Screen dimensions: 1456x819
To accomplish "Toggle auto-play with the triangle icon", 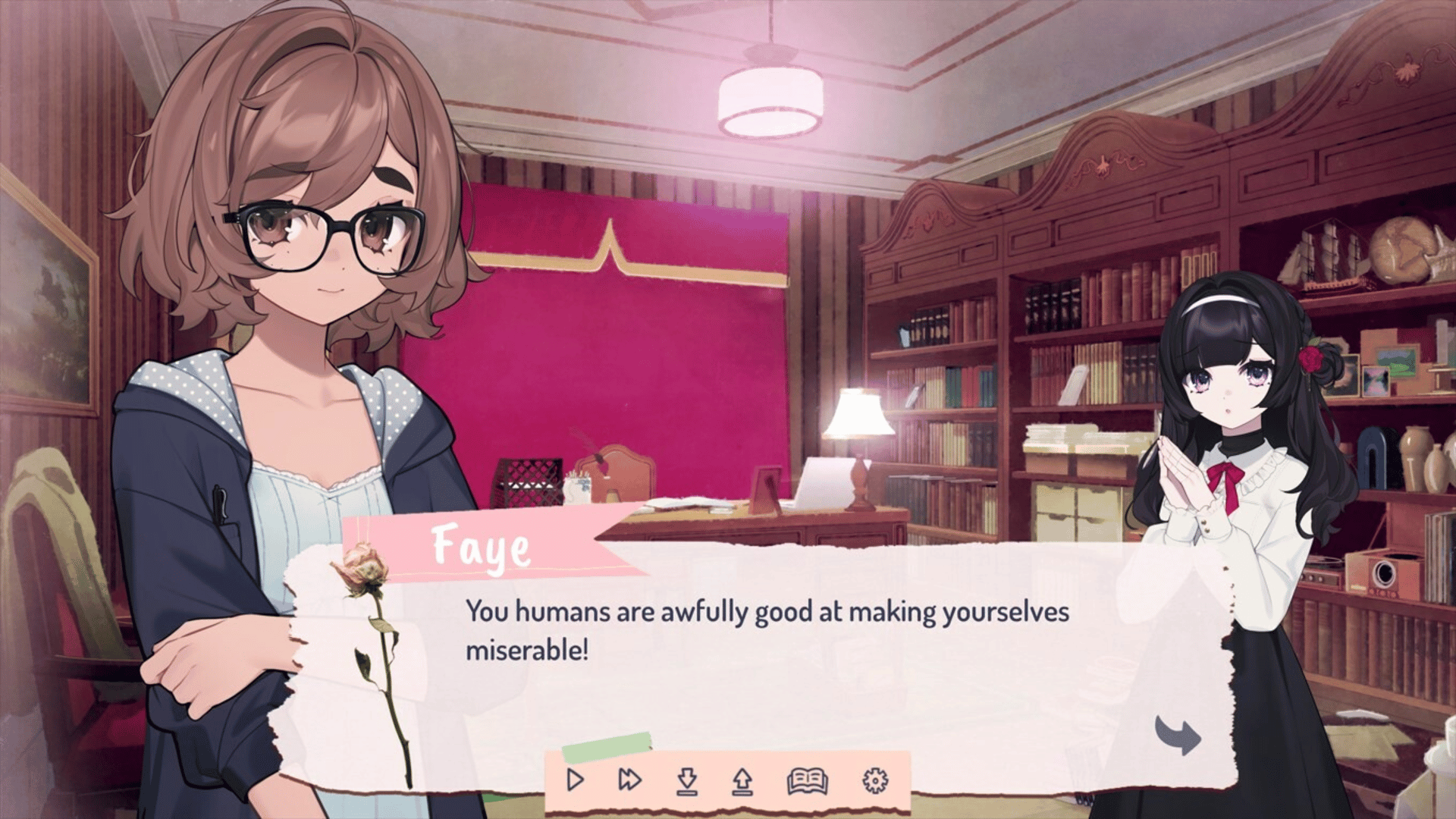I will click(576, 780).
